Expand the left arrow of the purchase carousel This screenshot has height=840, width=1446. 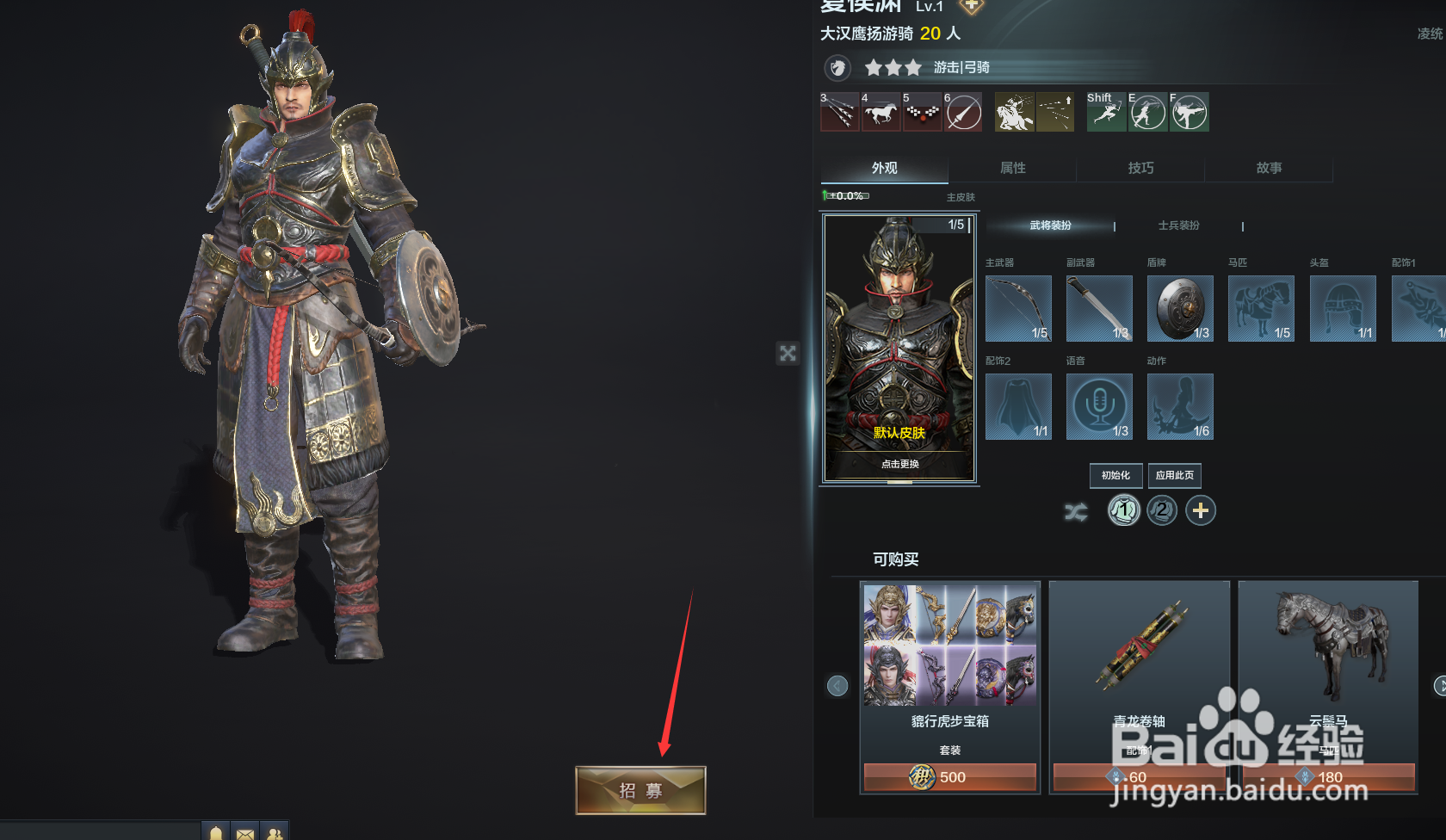(837, 685)
